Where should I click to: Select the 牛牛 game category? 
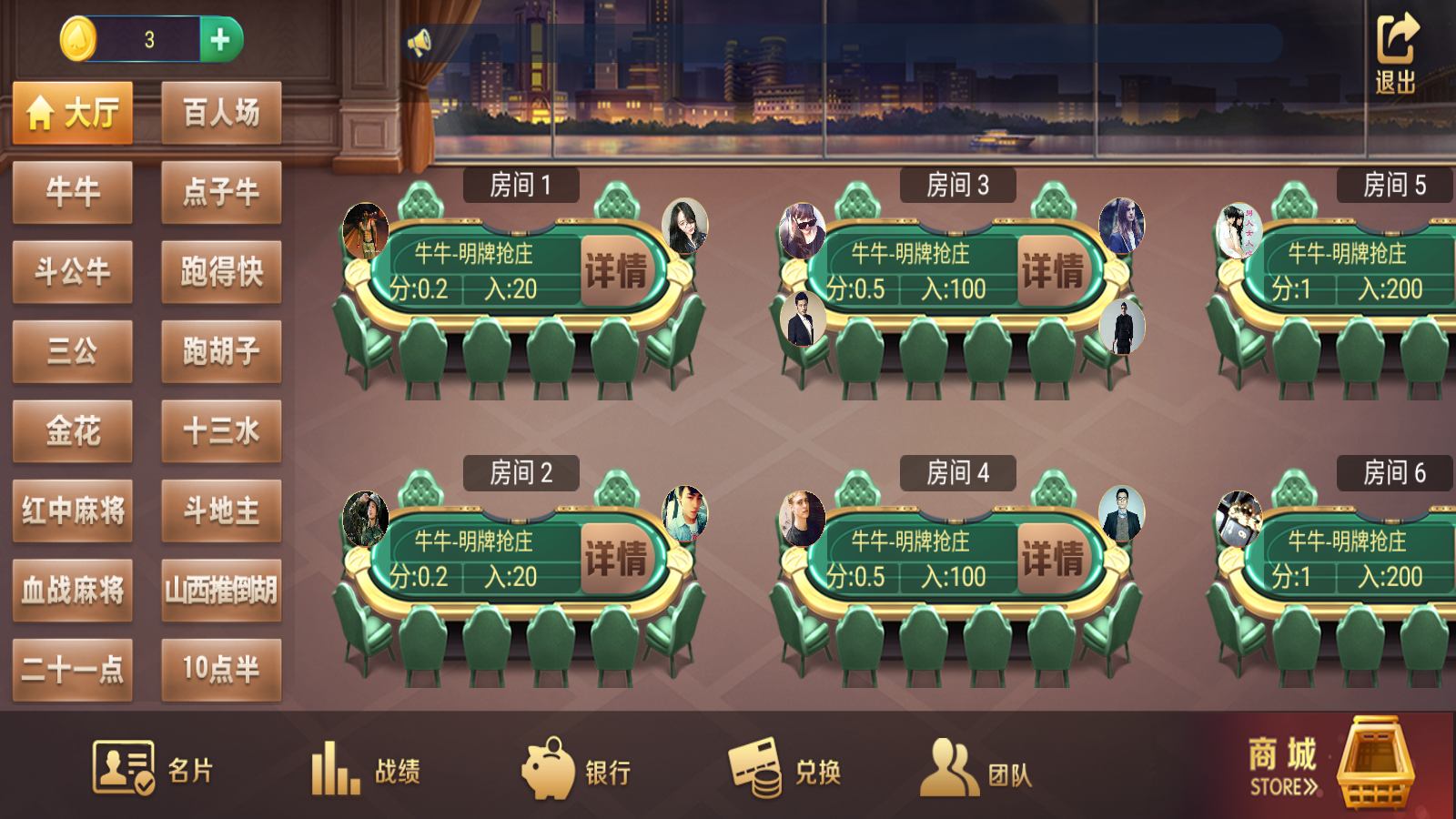[73, 192]
